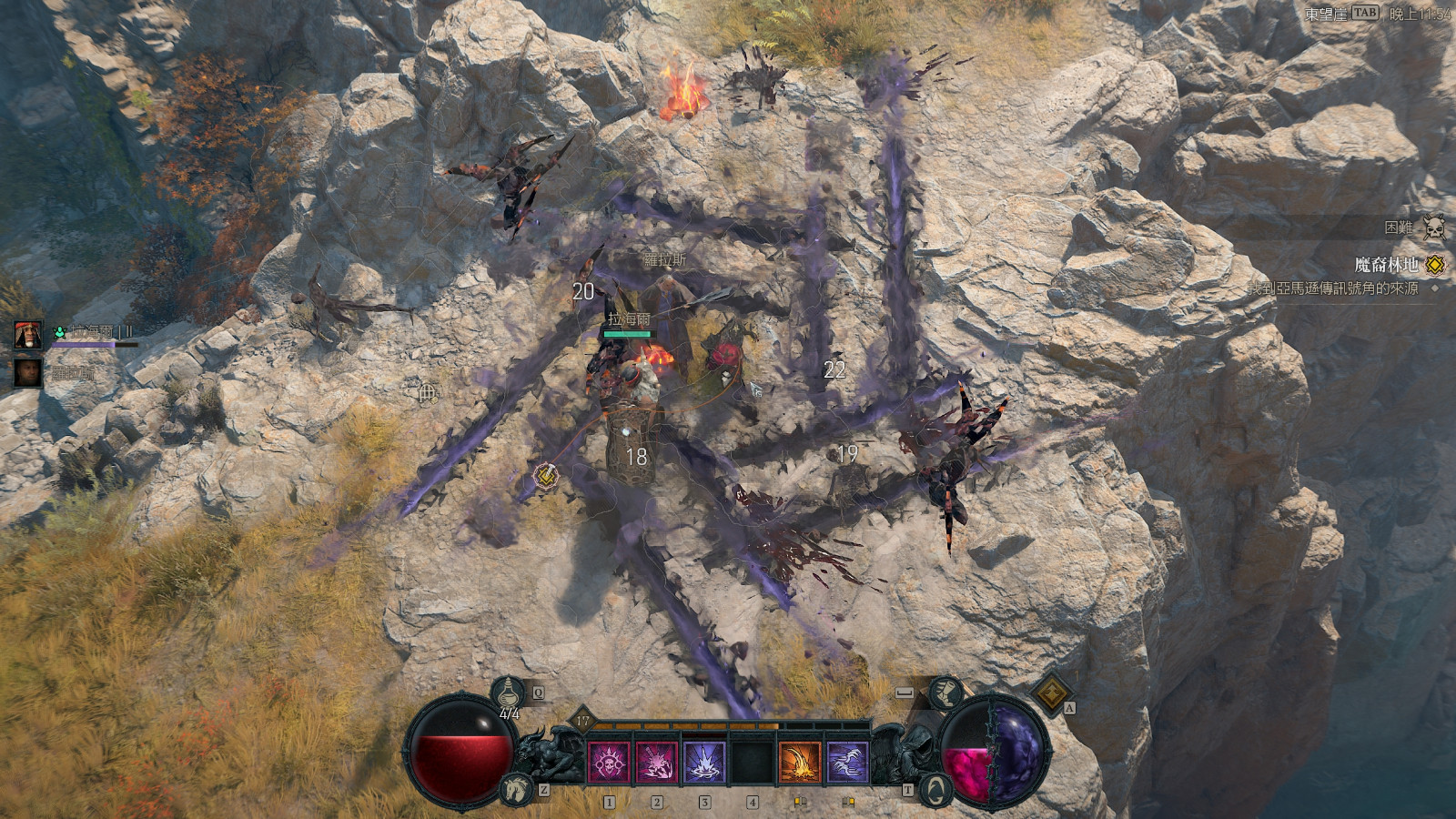This screenshot has height=819, width=1456.
Task: Summon the mount using the horse icon
Action: tap(515, 788)
